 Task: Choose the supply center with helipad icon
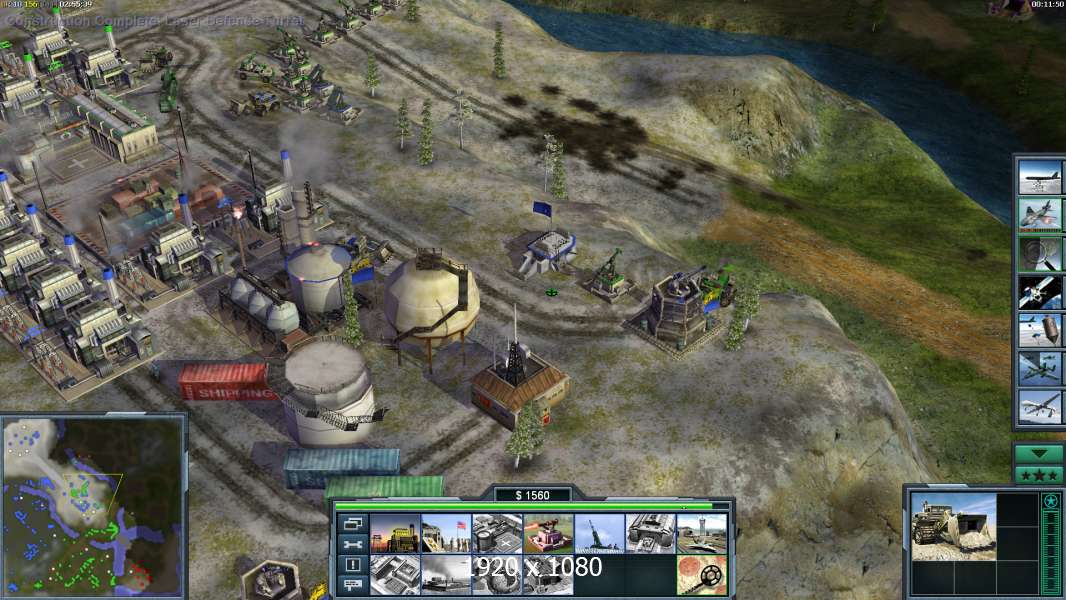(497, 533)
